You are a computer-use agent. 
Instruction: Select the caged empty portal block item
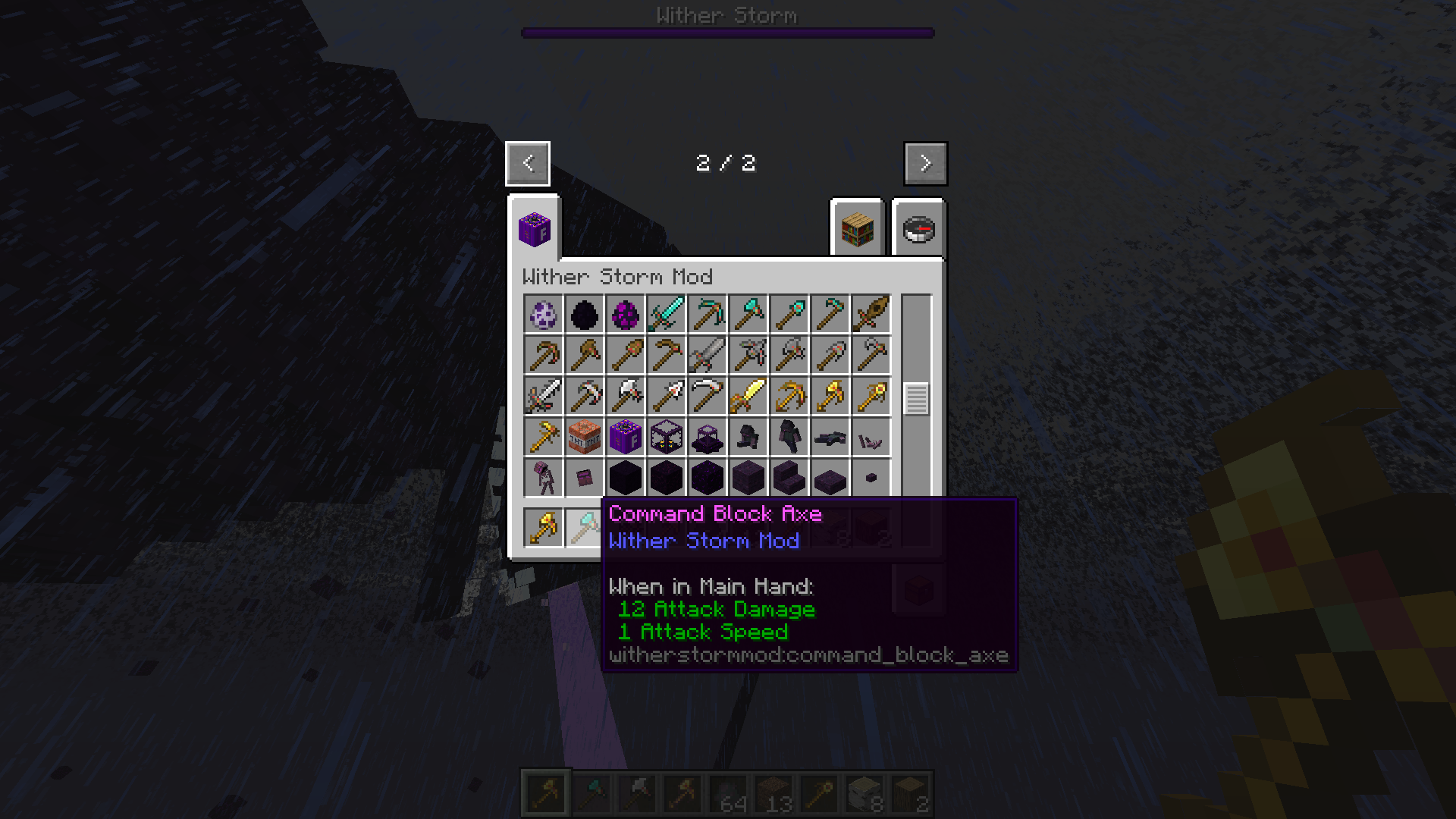coord(707,437)
